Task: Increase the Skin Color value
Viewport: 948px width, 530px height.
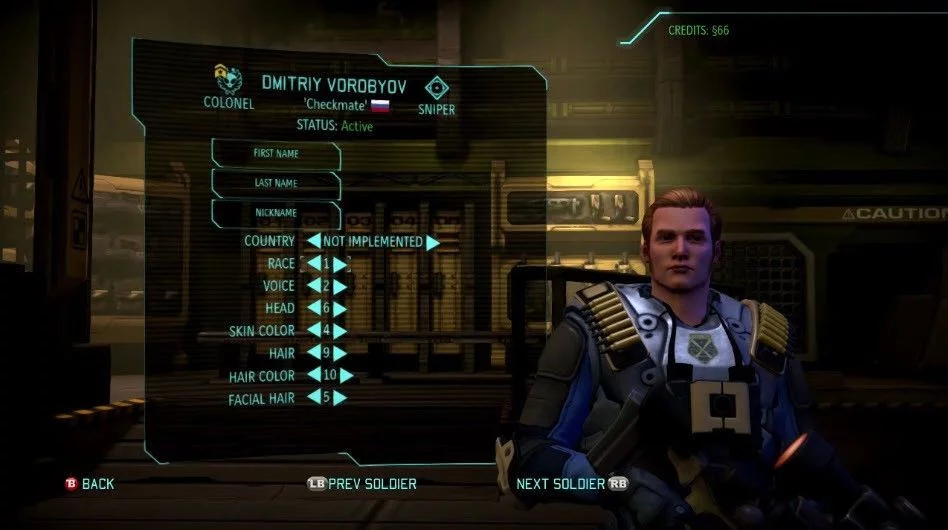Action: [340, 331]
